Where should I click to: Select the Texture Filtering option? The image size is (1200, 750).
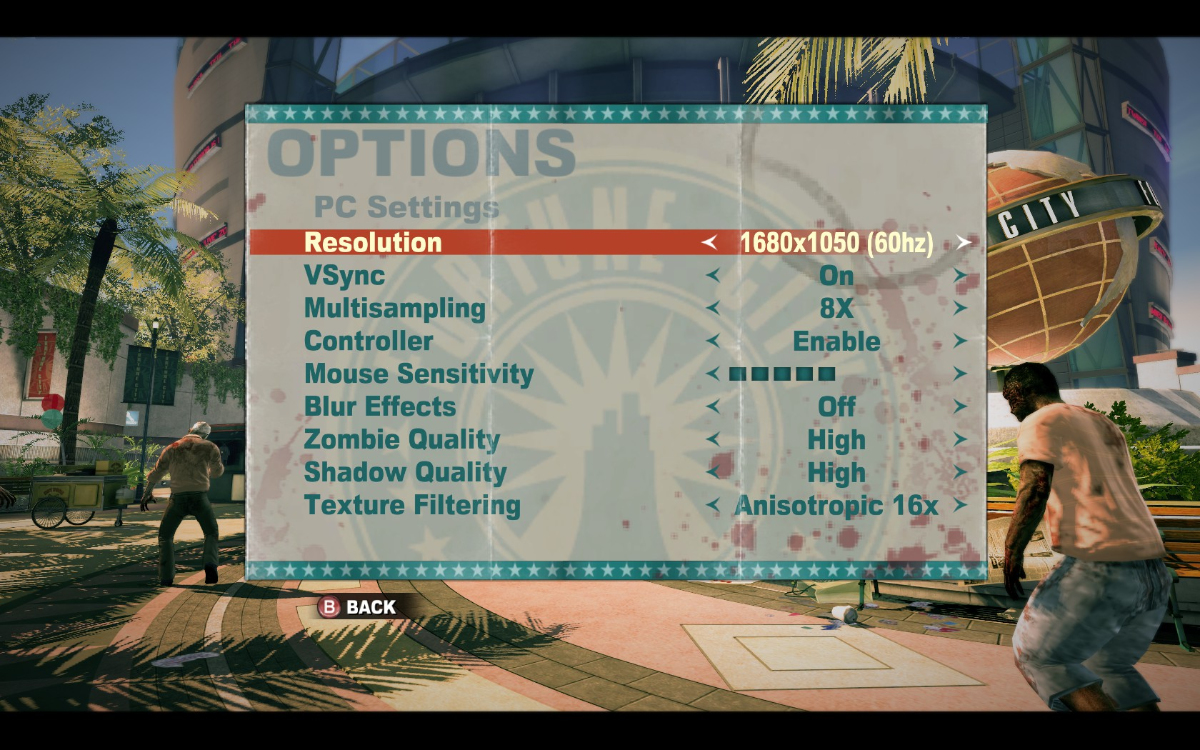pos(412,505)
